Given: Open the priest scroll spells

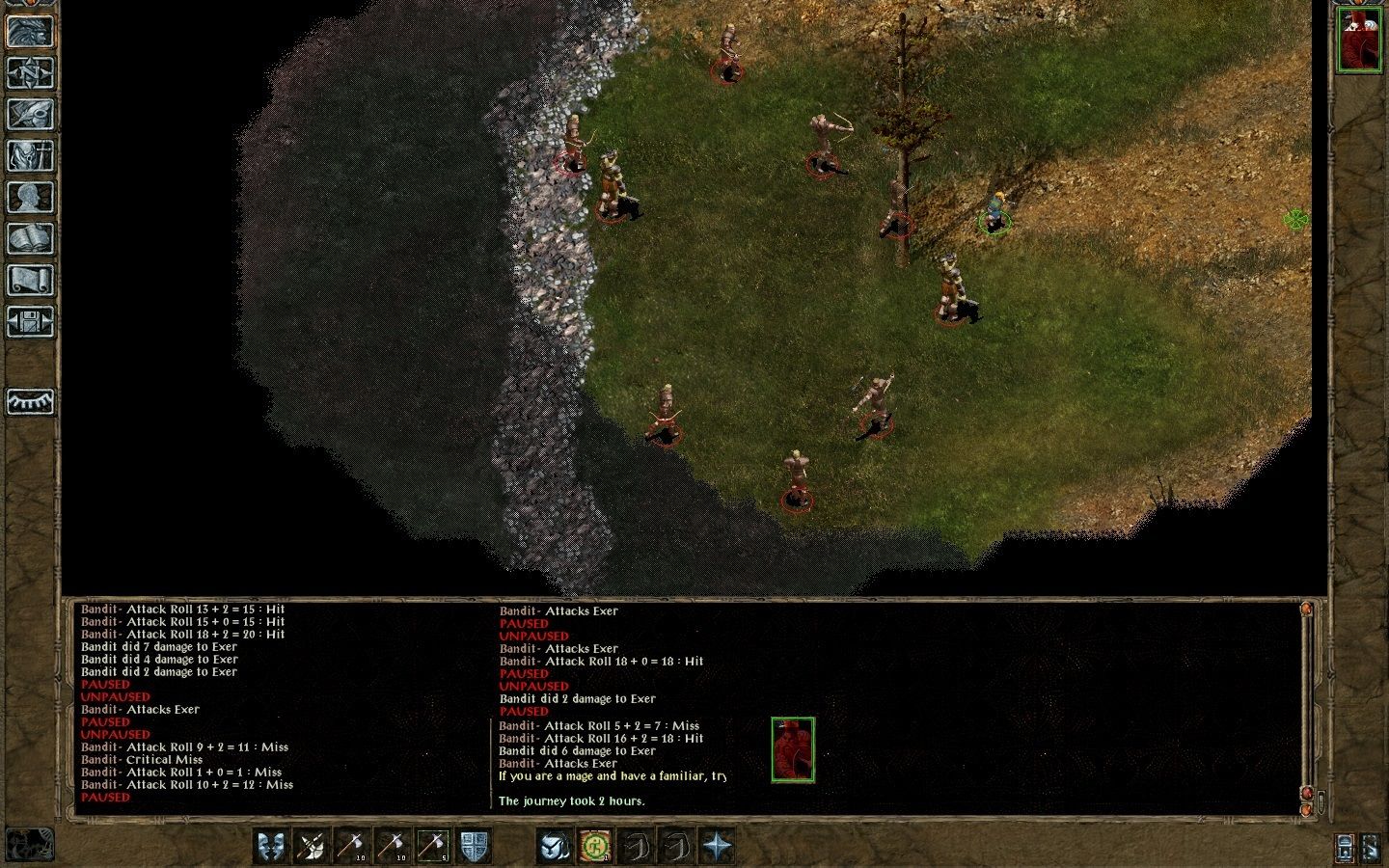Looking at the screenshot, I should click(29, 282).
